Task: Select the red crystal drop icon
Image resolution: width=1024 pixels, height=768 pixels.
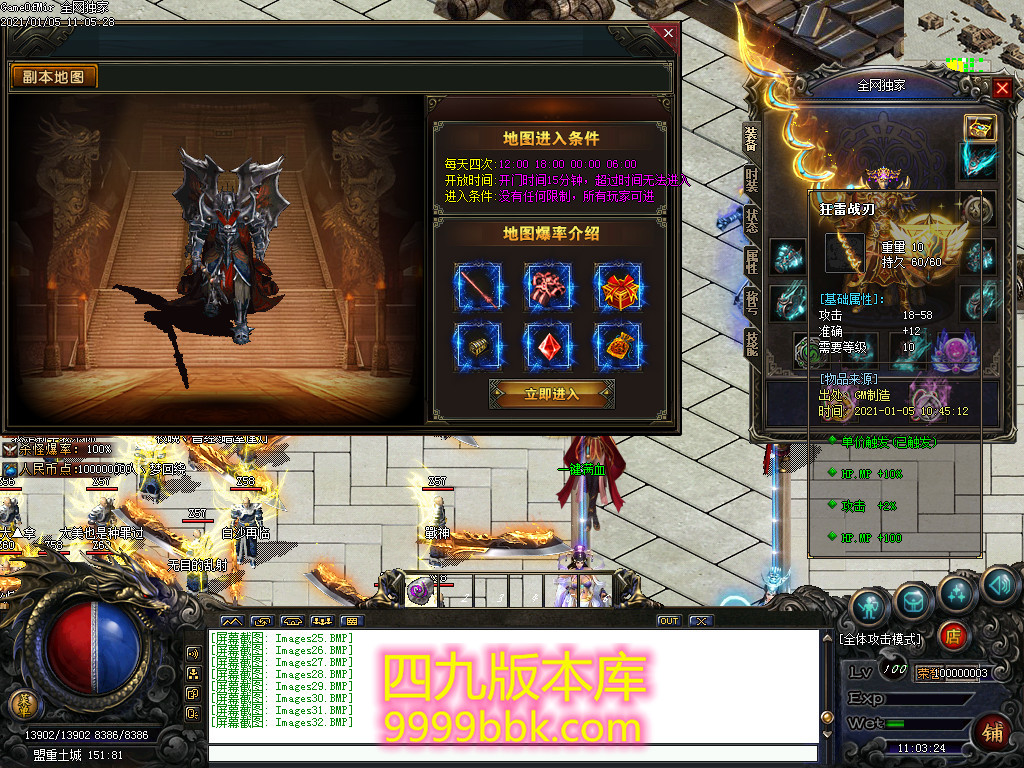Action: [x=549, y=346]
